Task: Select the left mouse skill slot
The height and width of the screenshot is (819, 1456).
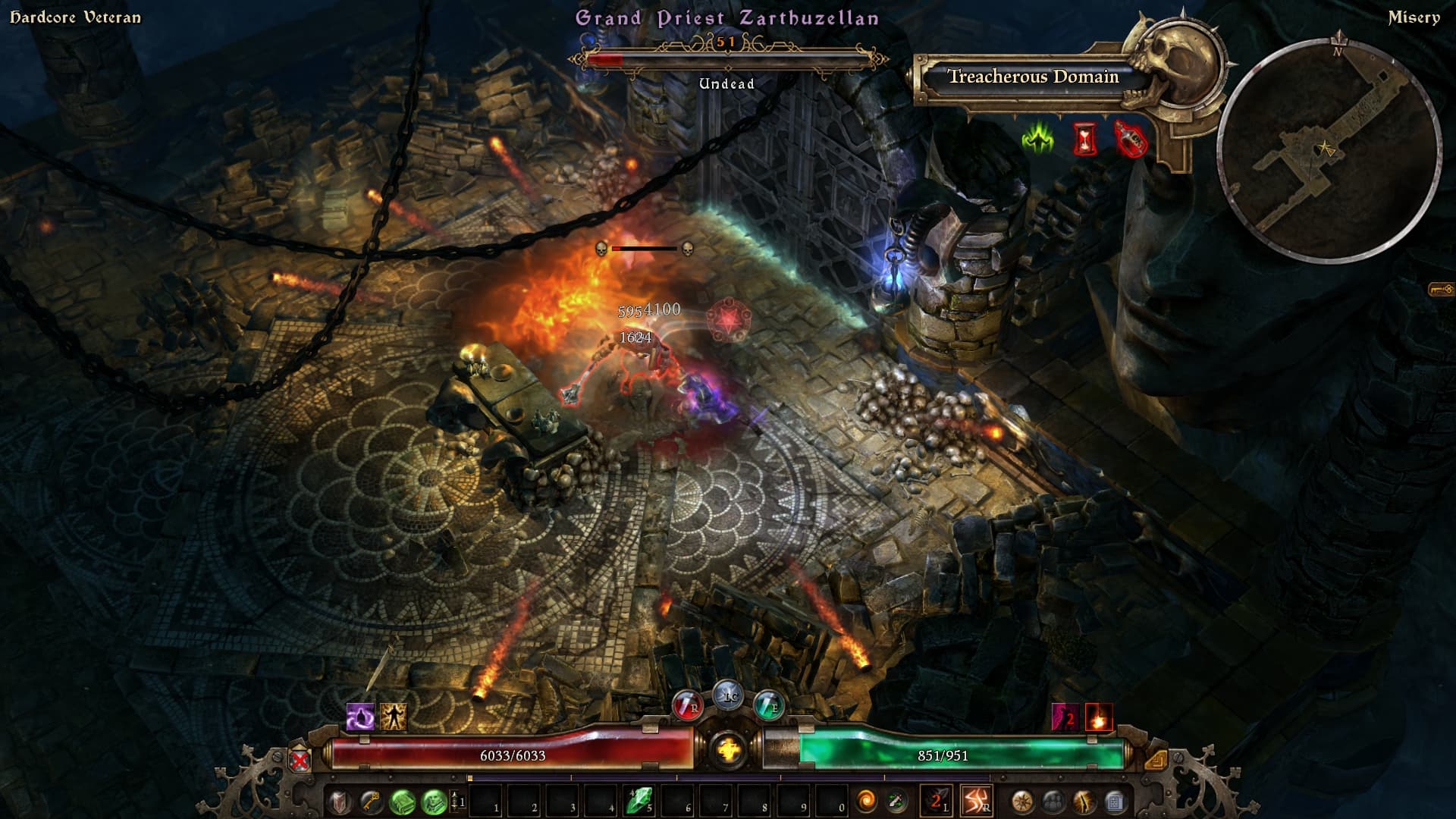Action: [x=936, y=801]
